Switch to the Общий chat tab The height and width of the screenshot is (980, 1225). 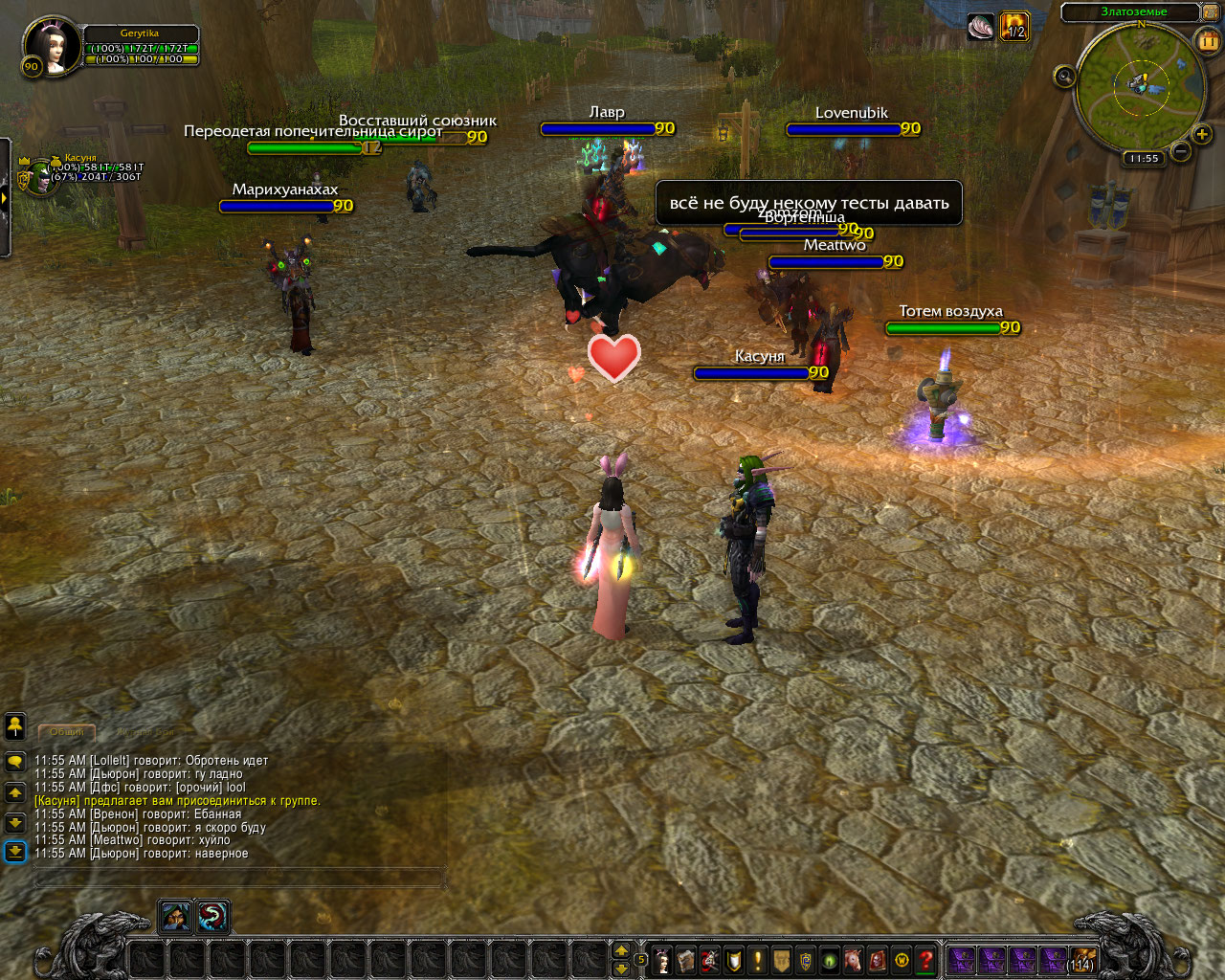point(67,732)
